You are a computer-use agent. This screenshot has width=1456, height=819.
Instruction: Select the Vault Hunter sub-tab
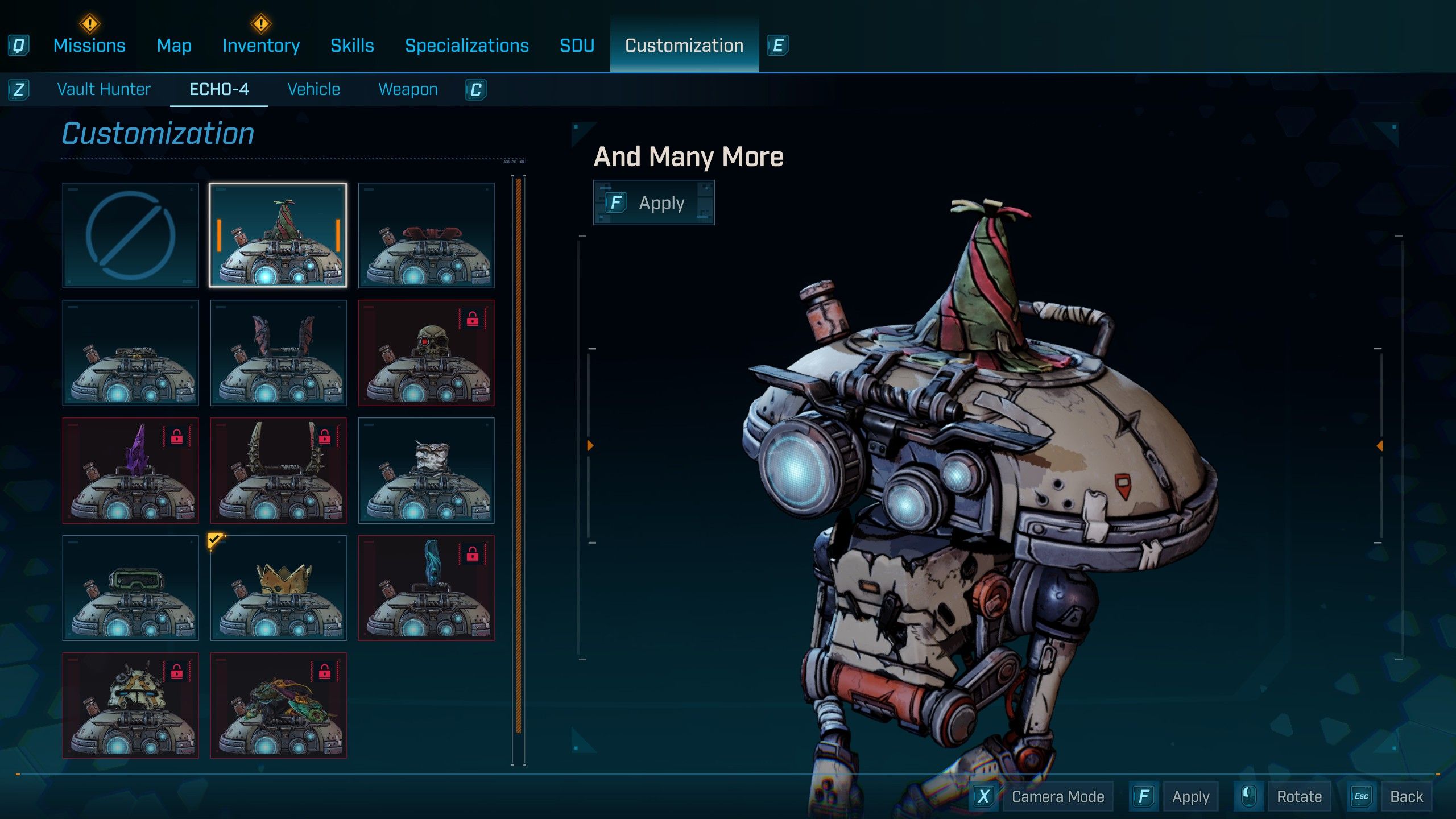(104, 89)
